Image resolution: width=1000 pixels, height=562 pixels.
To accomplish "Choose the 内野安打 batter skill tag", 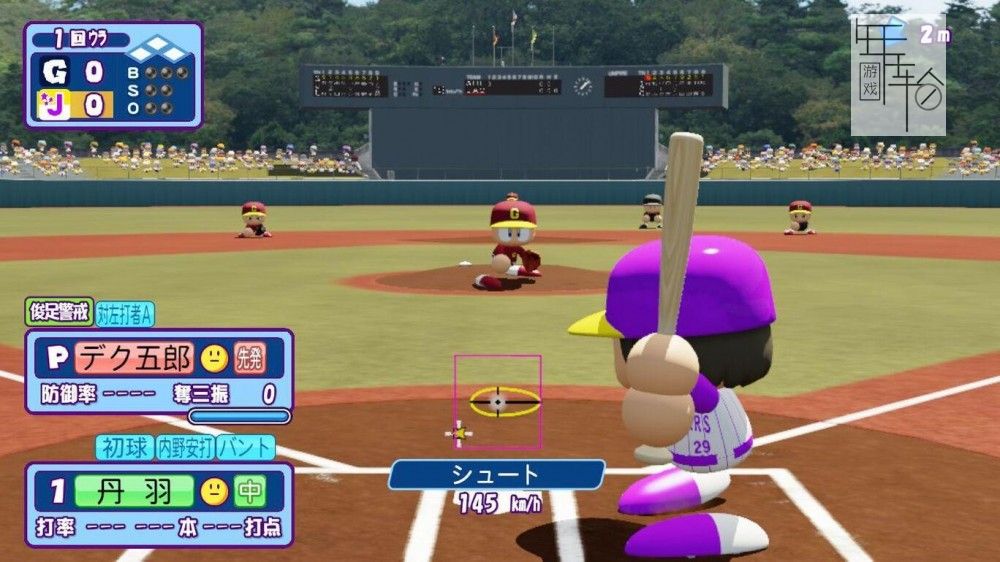I will tap(184, 447).
